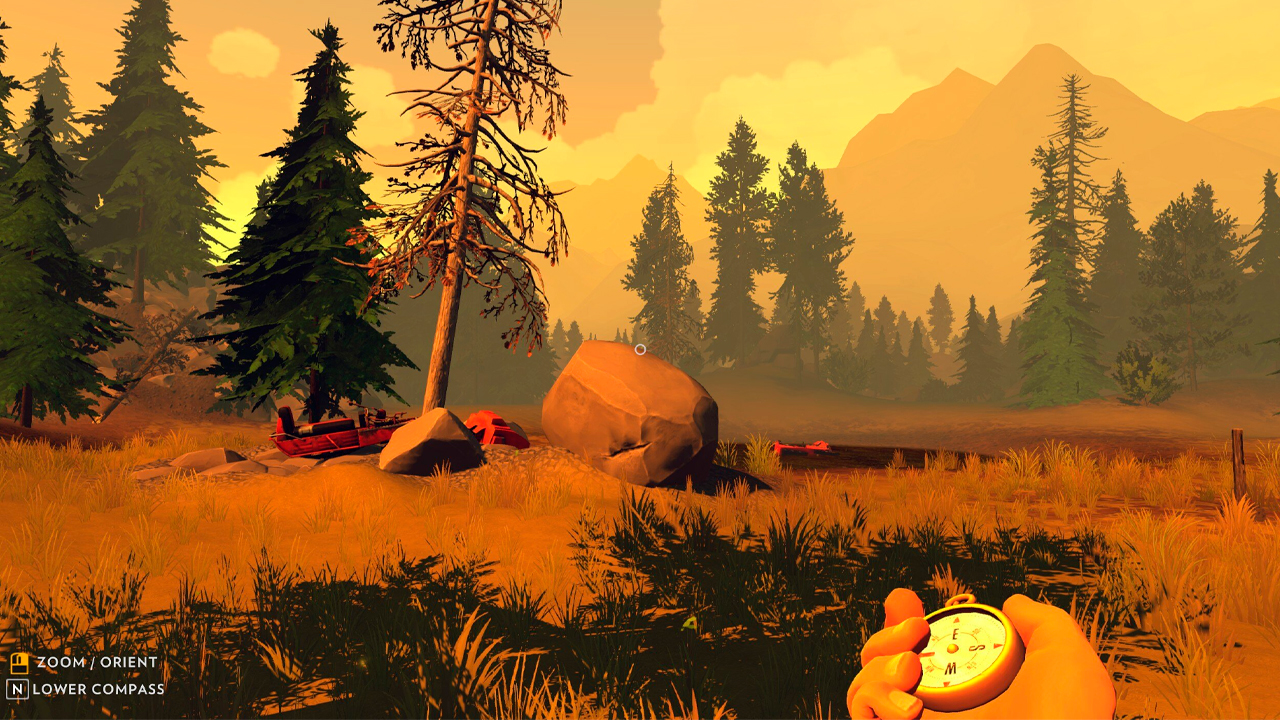Image resolution: width=1280 pixels, height=720 pixels.
Task: Click the circular aiming reticle
Action: pyautogui.click(x=640, y=348)
